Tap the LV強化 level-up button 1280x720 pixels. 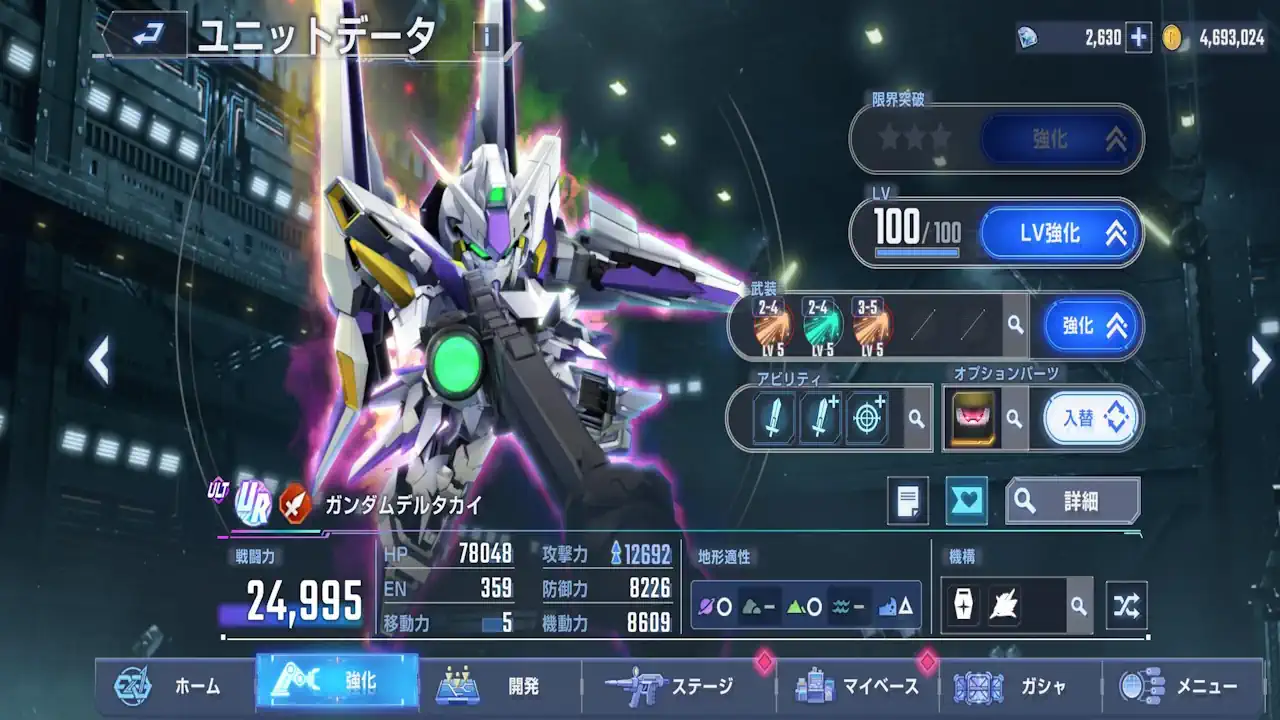1059,234
